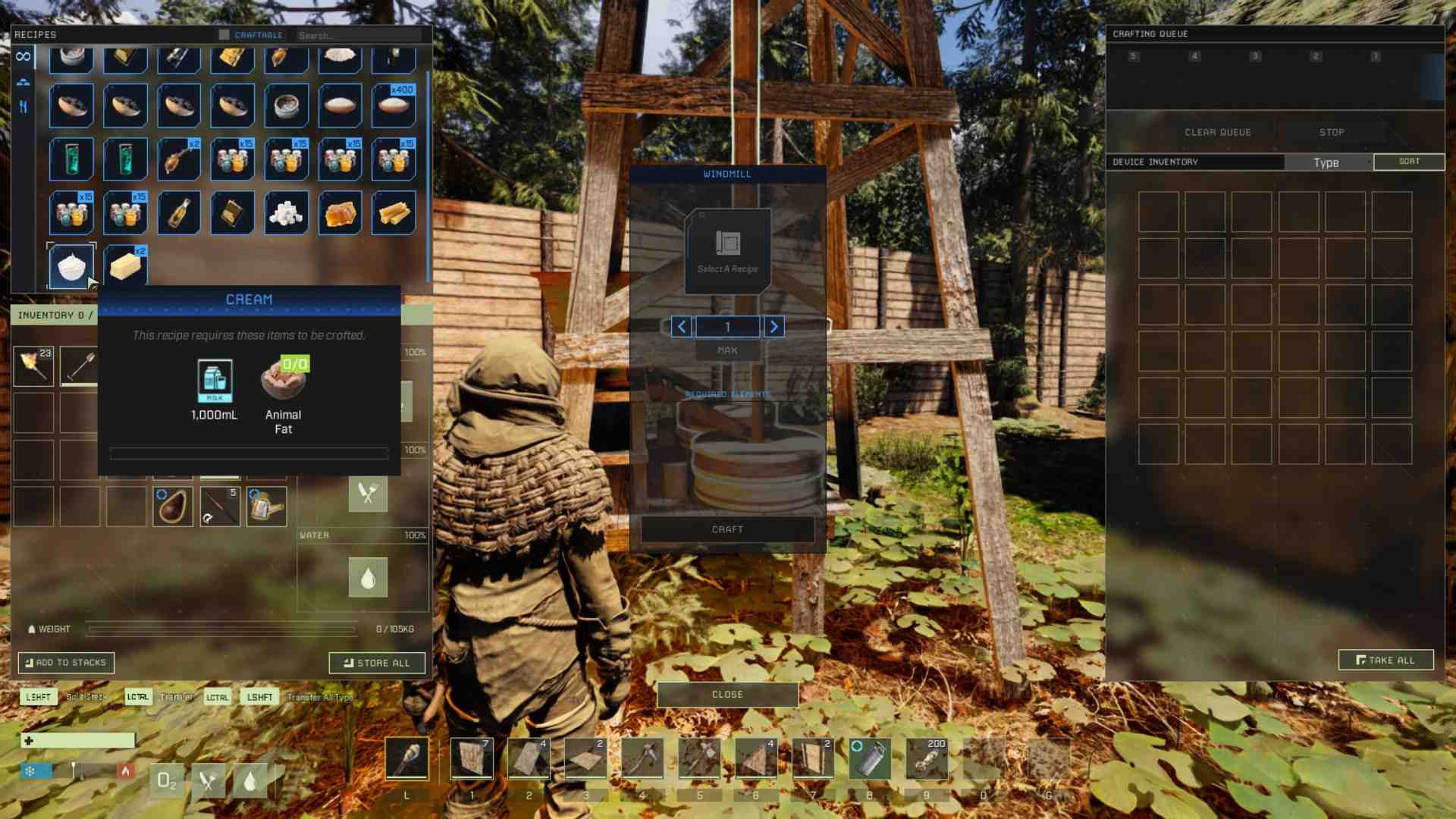Open the Type sorting dropdown

click(x=1326, y=162)
